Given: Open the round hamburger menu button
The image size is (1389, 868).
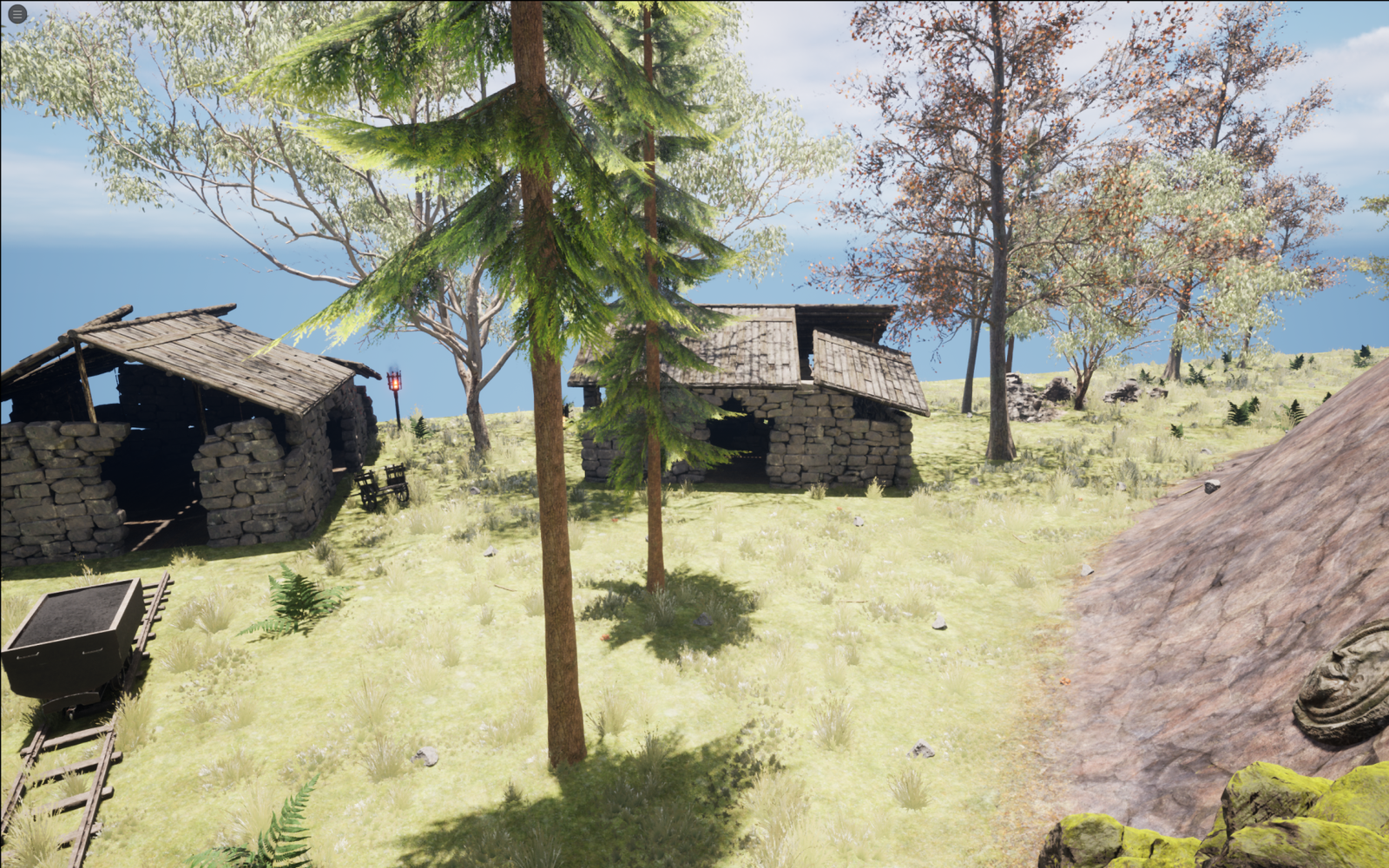Looking at the screenshot, I should [x=16, y=14].
